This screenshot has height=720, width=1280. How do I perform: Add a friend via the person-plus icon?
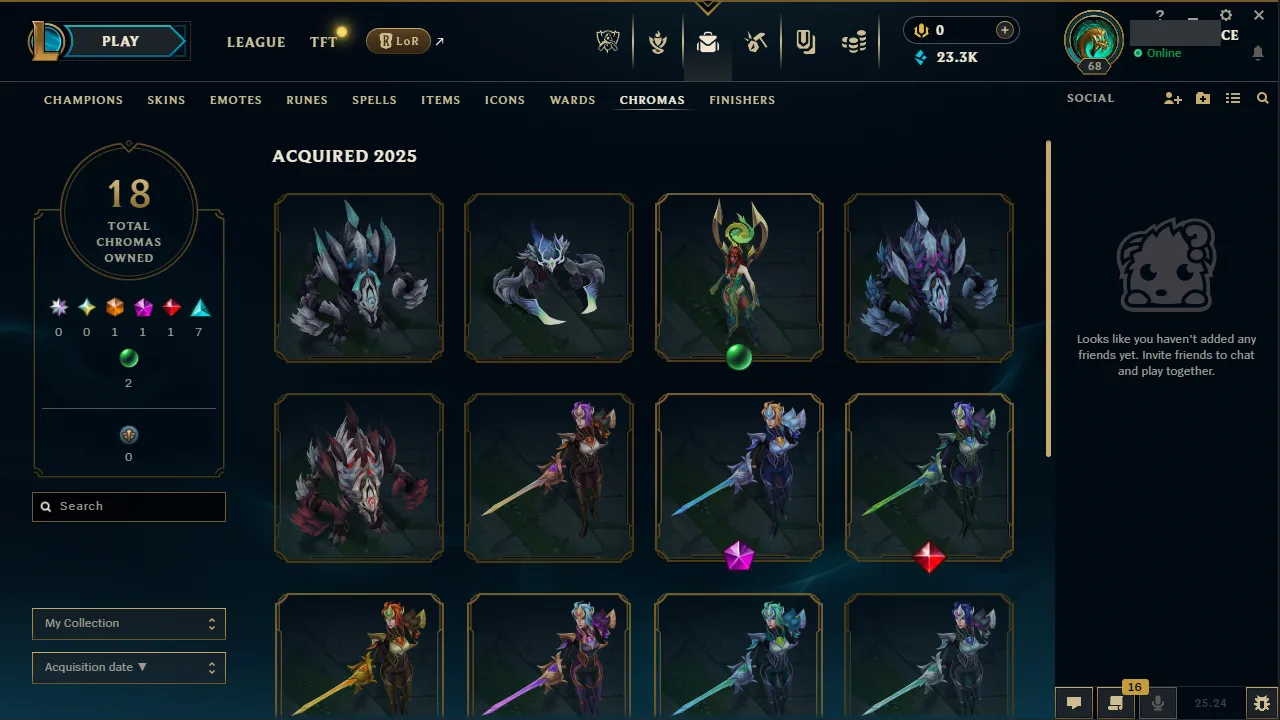click(1172, 98)
